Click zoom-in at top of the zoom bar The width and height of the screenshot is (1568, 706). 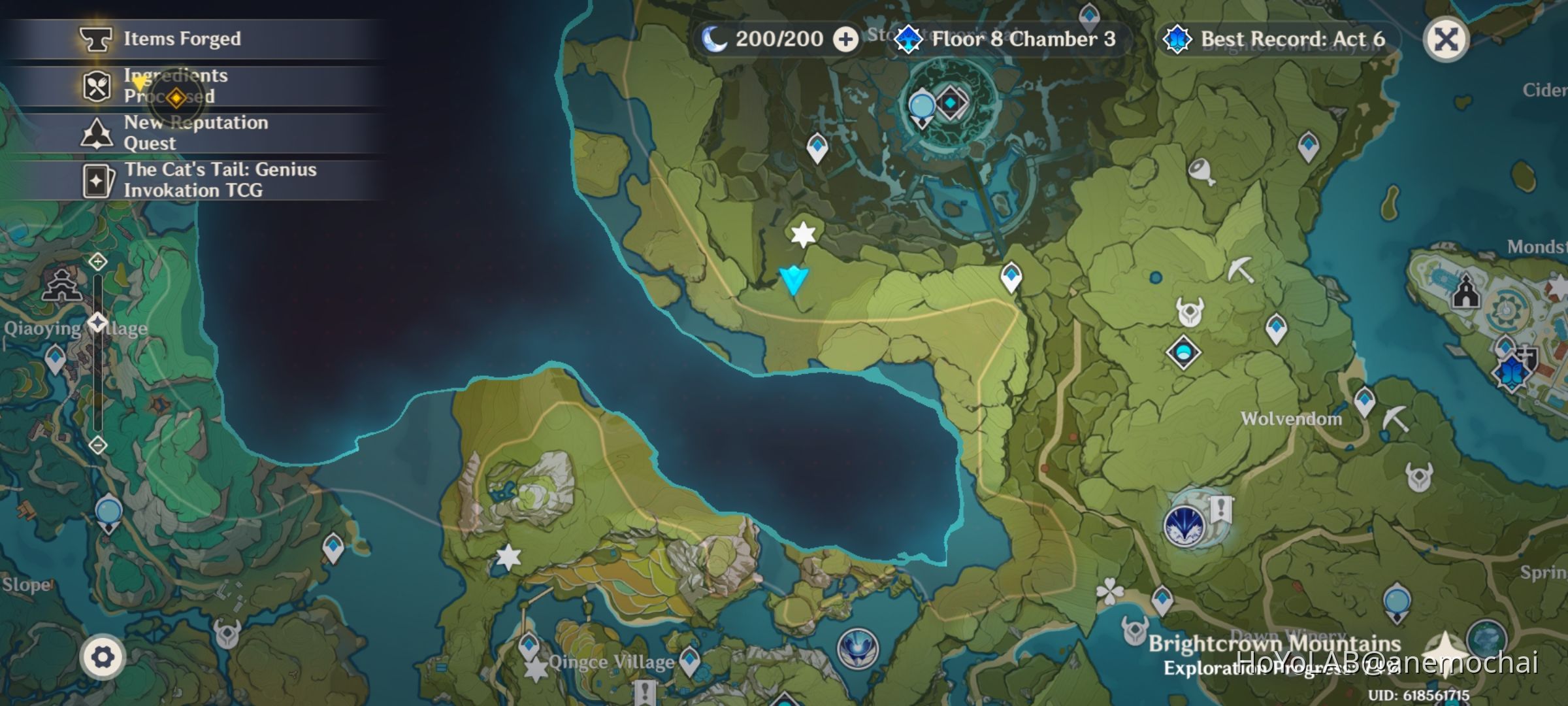pos(97,260)
